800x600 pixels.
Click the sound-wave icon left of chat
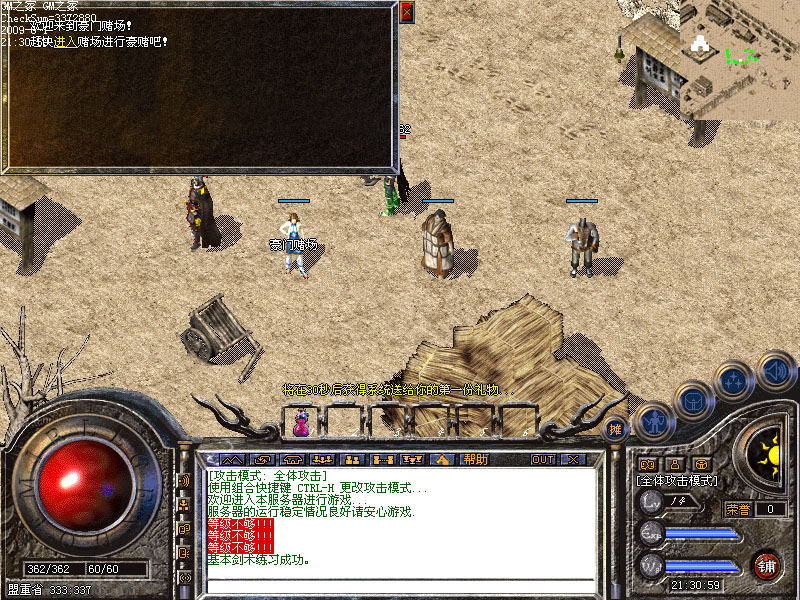pos(184,481)
